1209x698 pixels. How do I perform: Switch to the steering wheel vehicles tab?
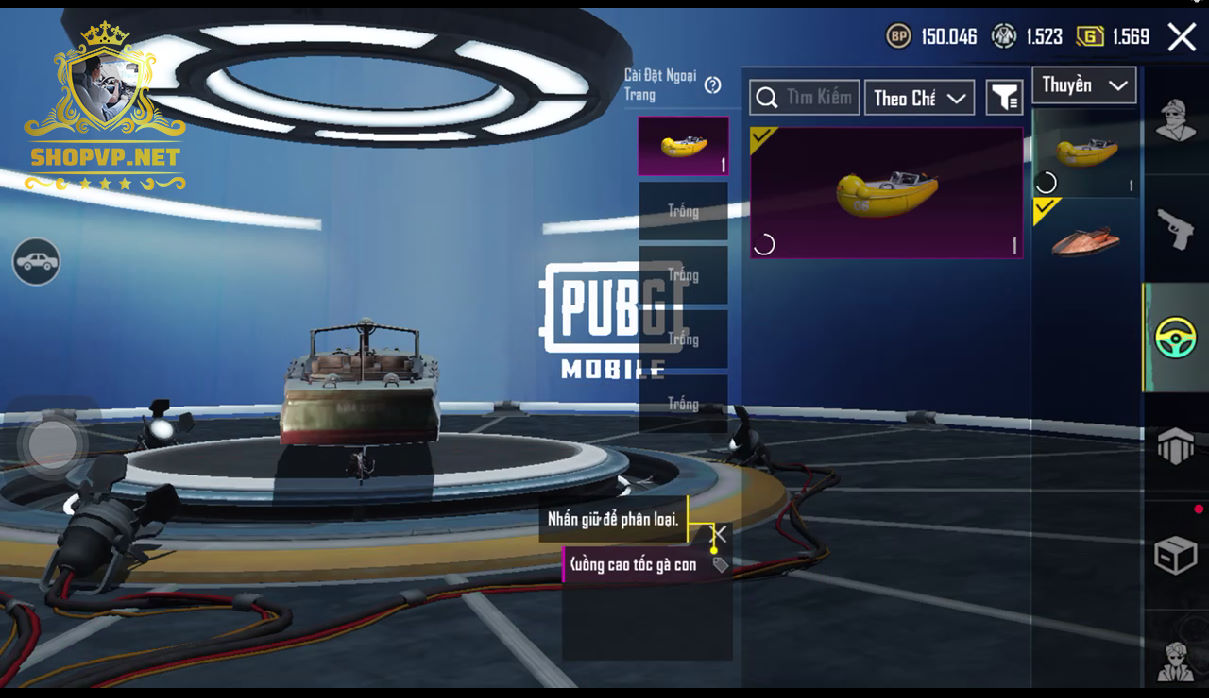(1176, 337)
